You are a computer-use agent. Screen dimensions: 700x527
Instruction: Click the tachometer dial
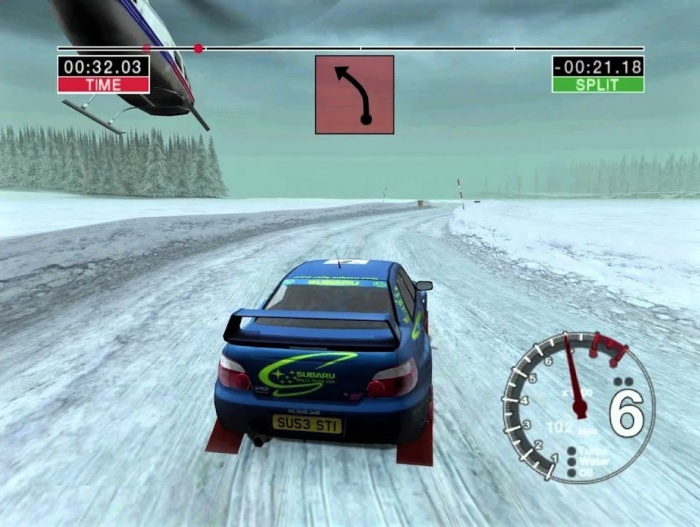pos(578,406)
